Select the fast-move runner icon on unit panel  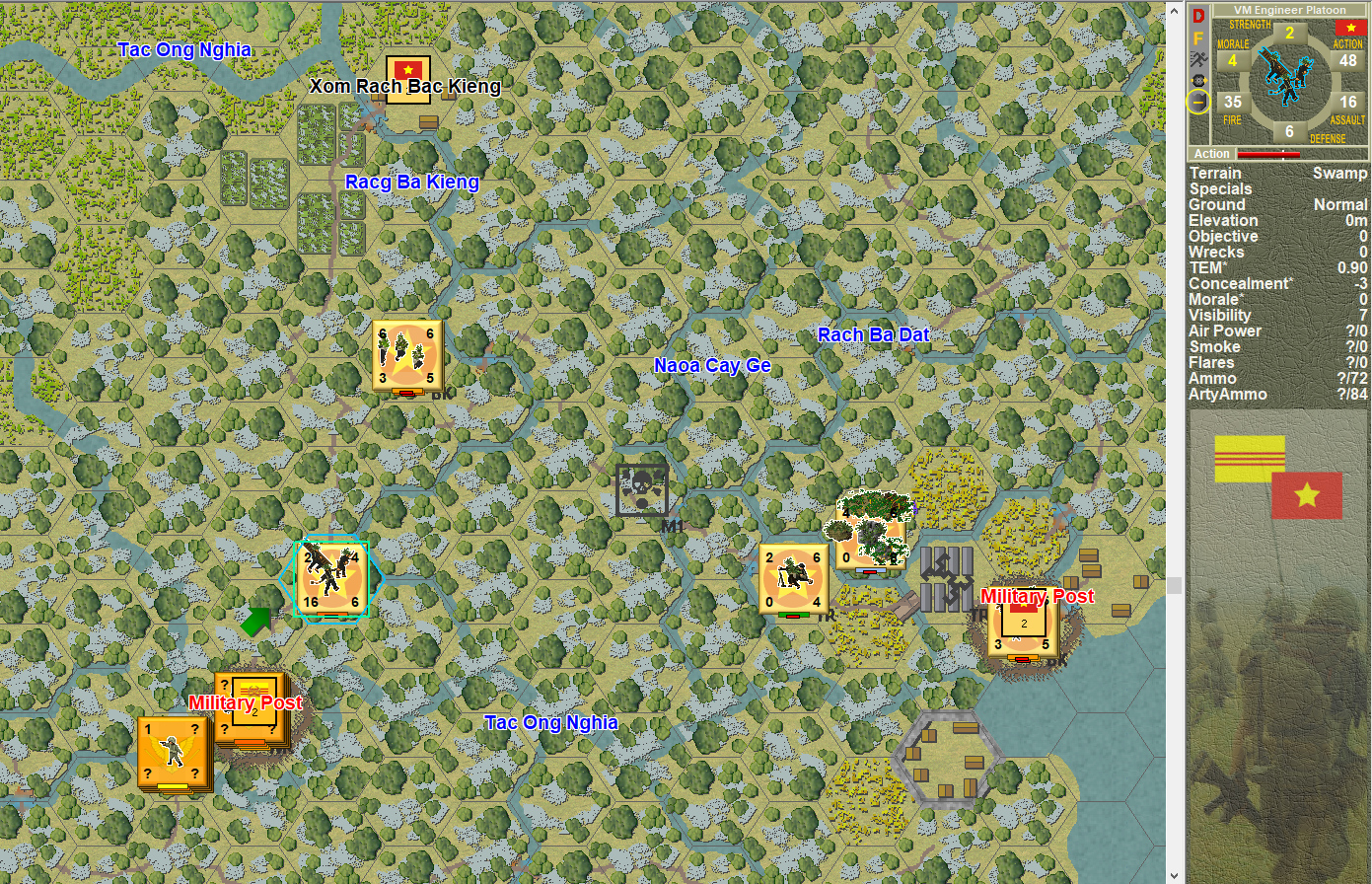coord(1197,58)
